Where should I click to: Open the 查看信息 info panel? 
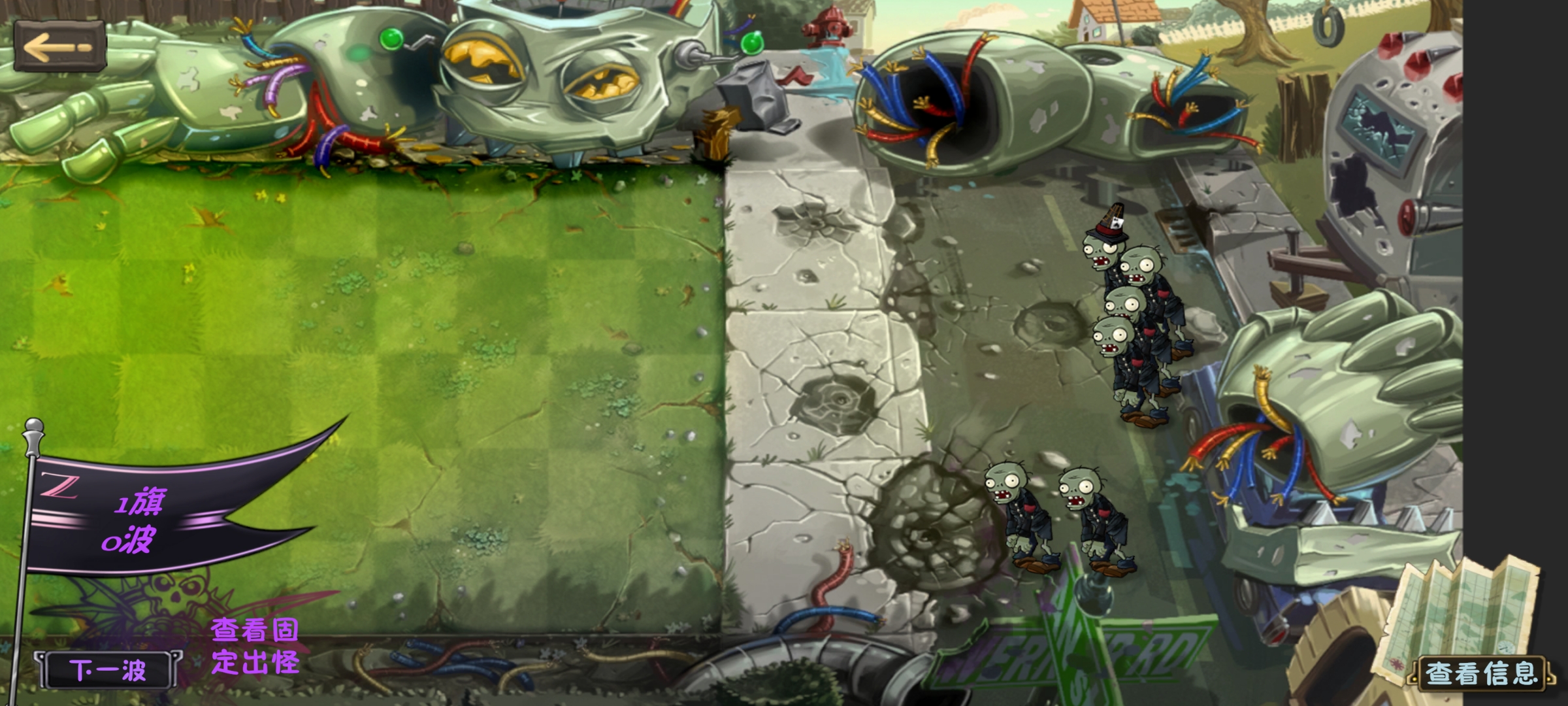[1480, 673]
